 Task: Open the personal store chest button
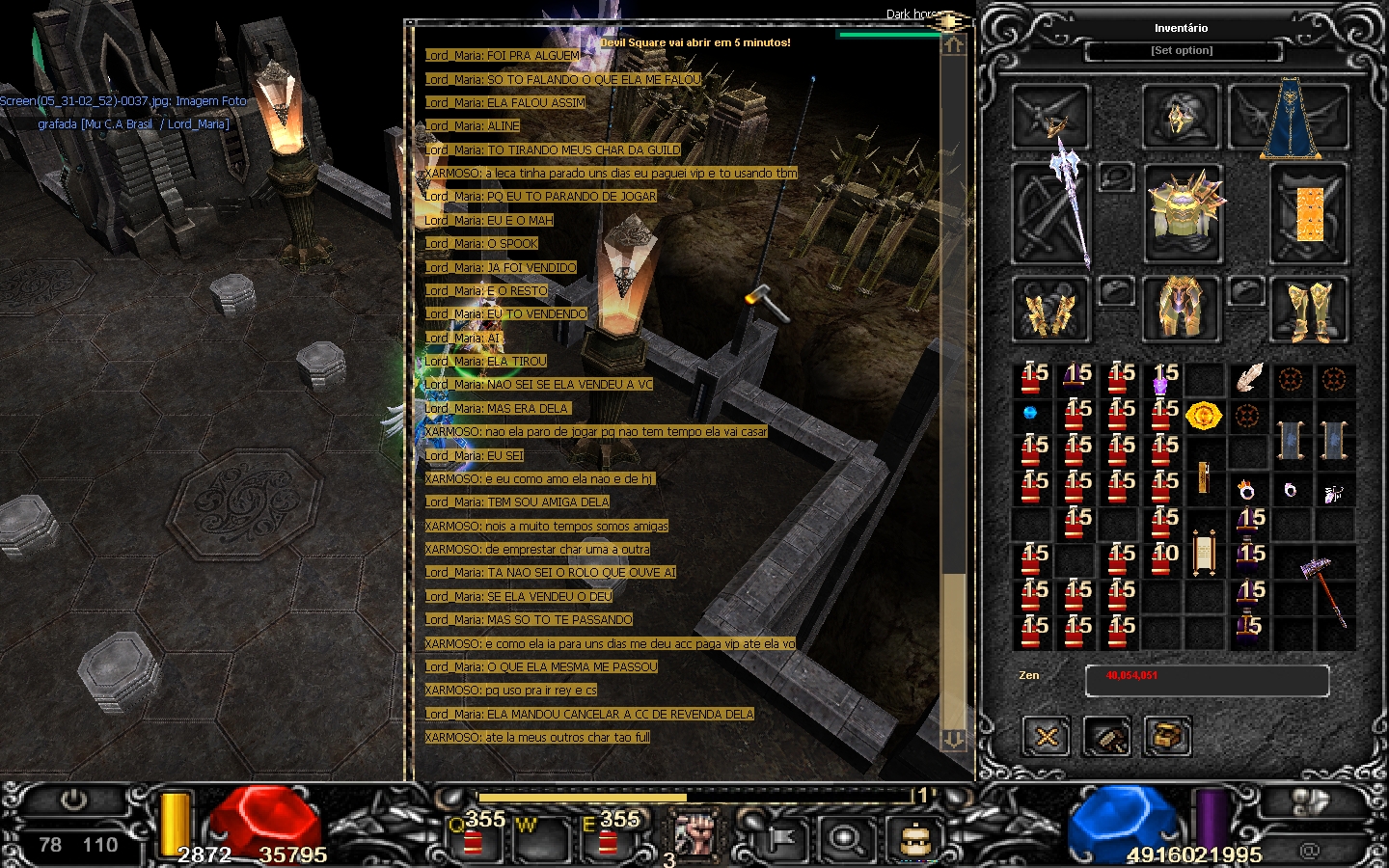pos(1167,738)
